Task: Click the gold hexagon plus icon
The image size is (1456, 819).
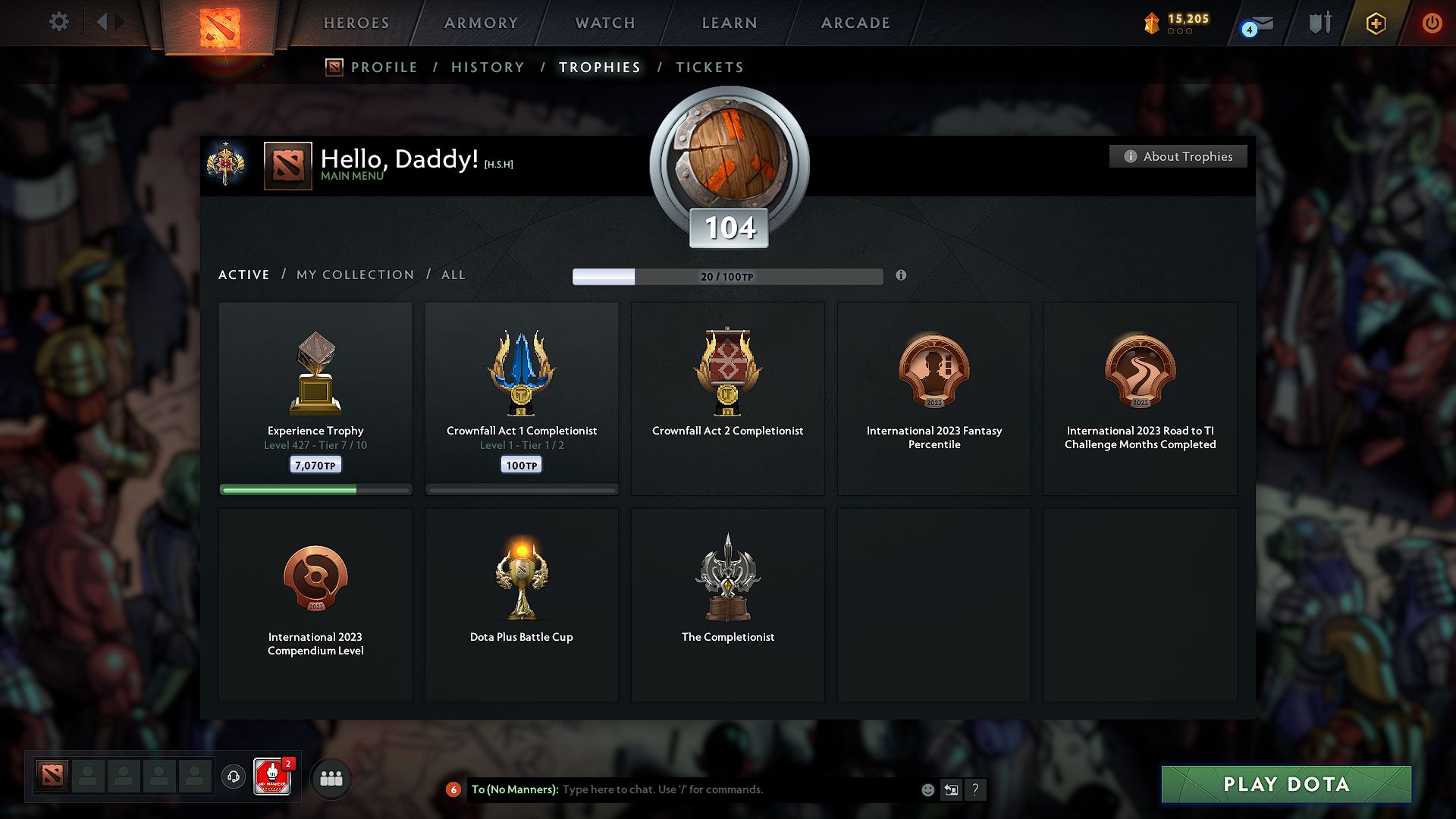Action: click(x=1375, y=24)
